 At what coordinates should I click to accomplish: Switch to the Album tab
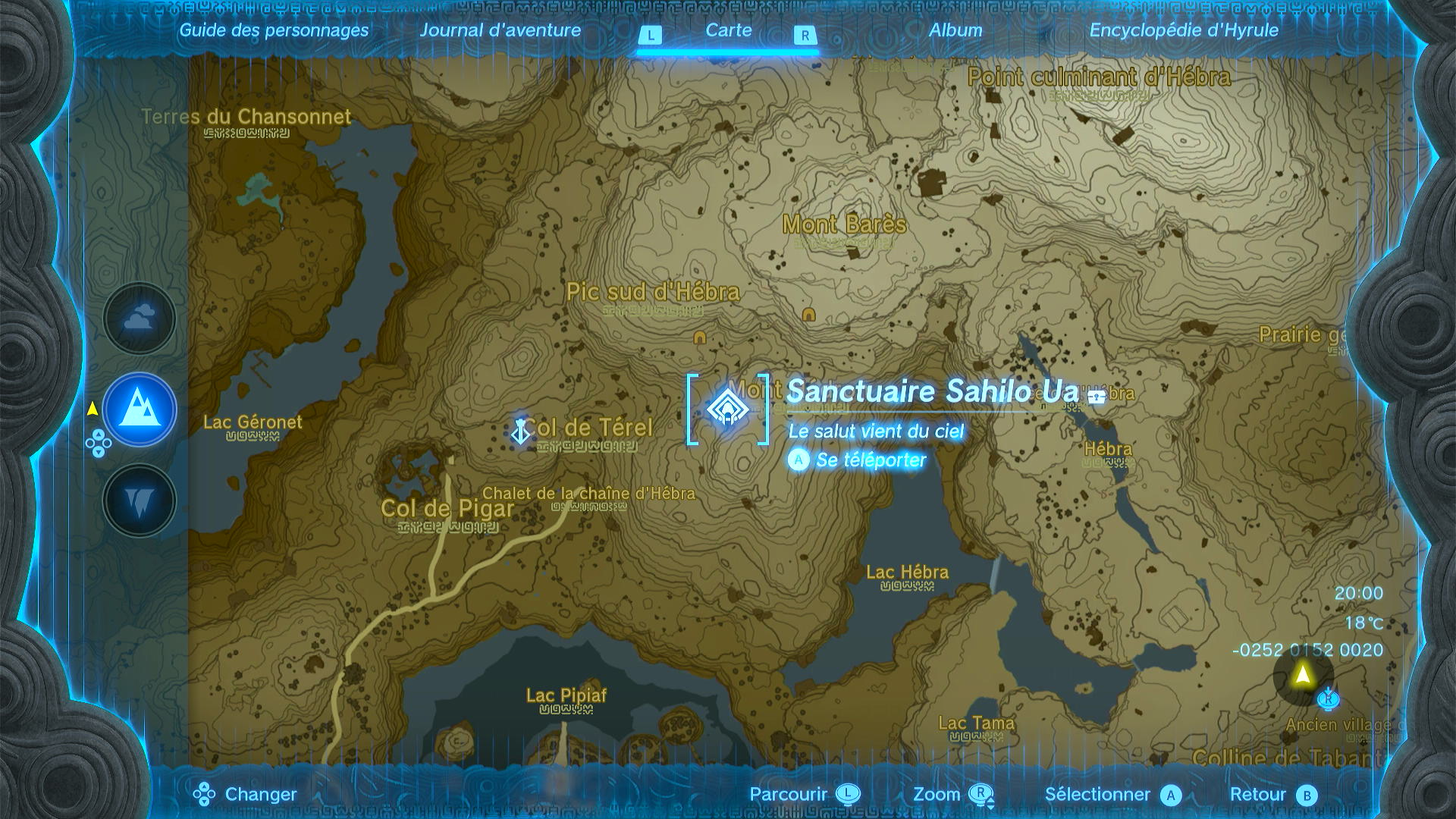957,31
